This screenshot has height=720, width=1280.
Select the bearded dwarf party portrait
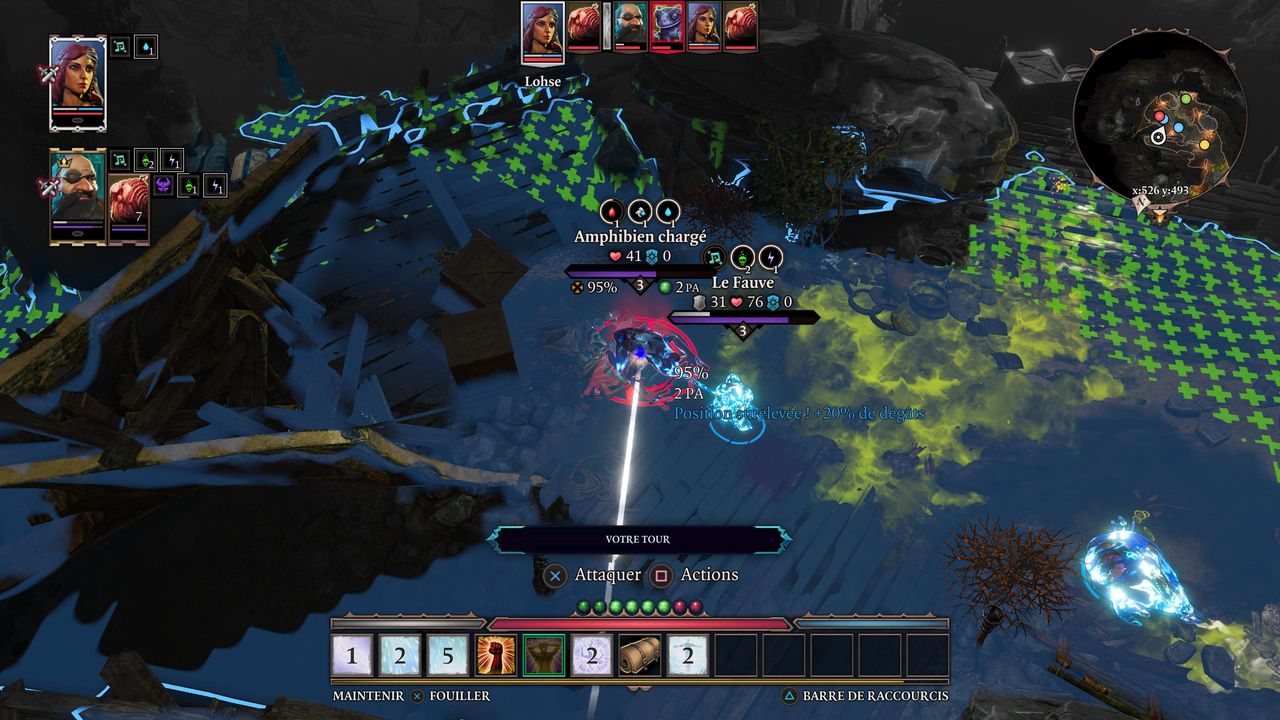77,194
